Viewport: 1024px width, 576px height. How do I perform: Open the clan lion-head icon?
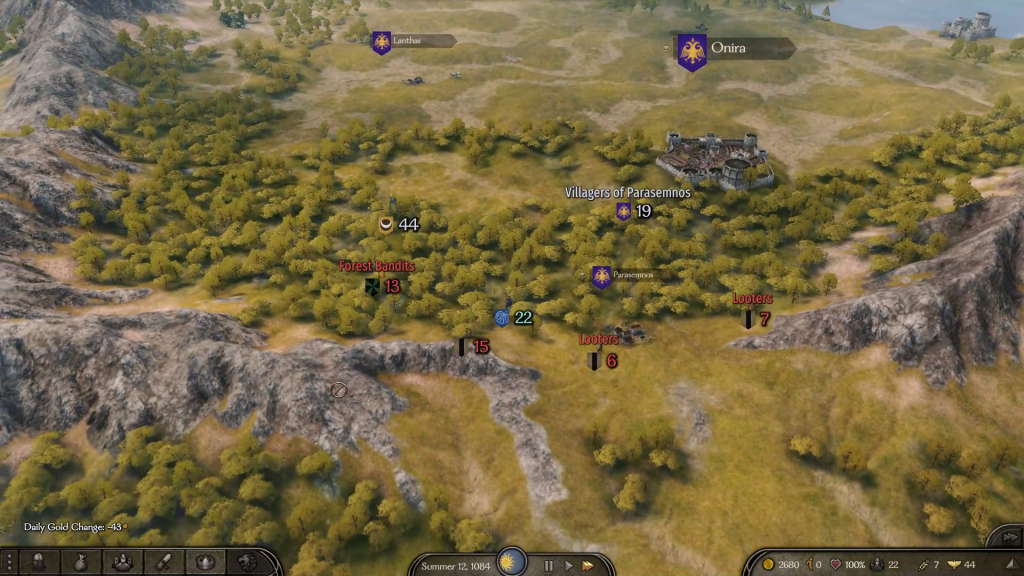point(246,563)
